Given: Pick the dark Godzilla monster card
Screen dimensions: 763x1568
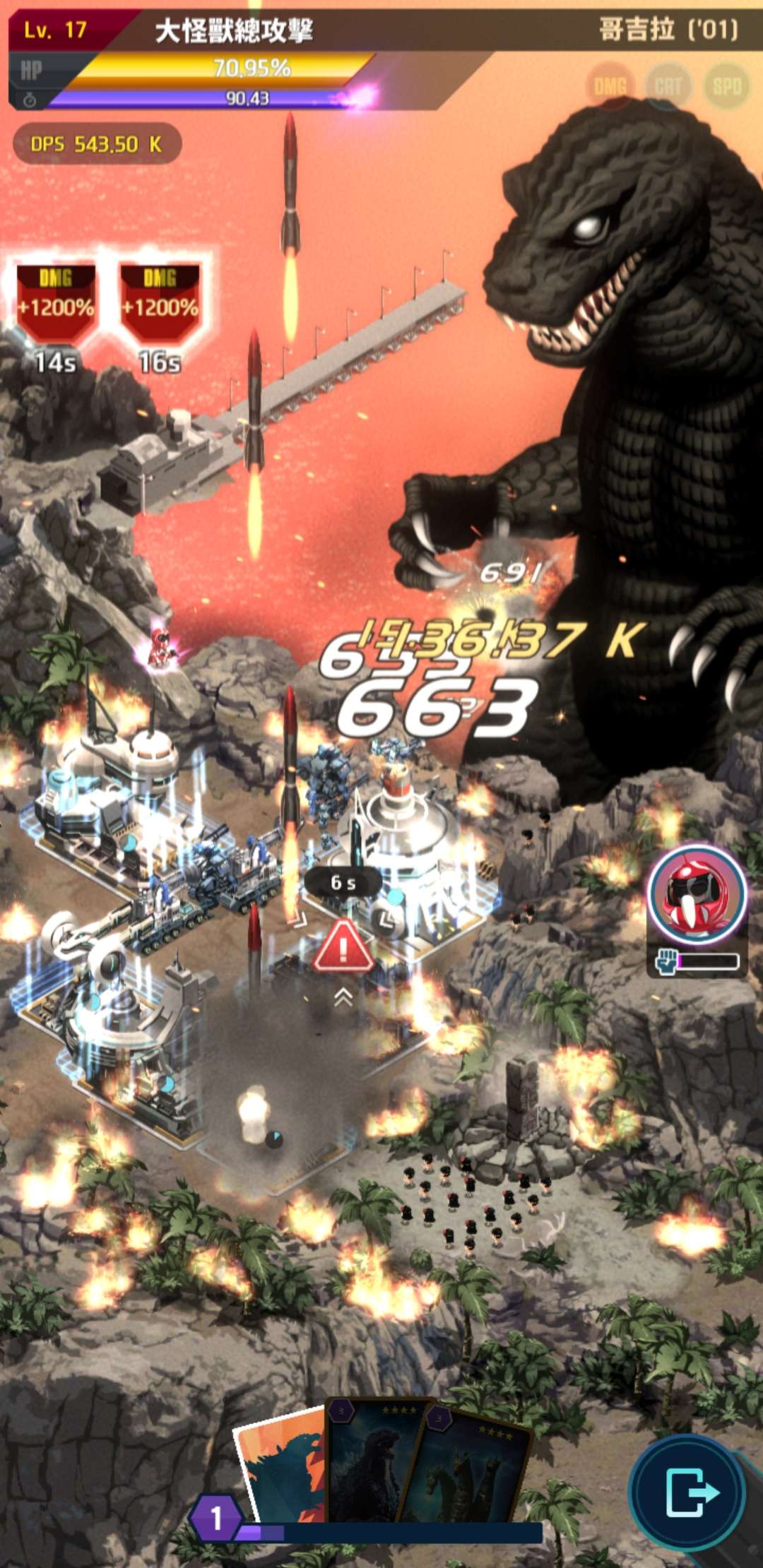Looking at the screenshot, I should click(x=374, y=1462).
